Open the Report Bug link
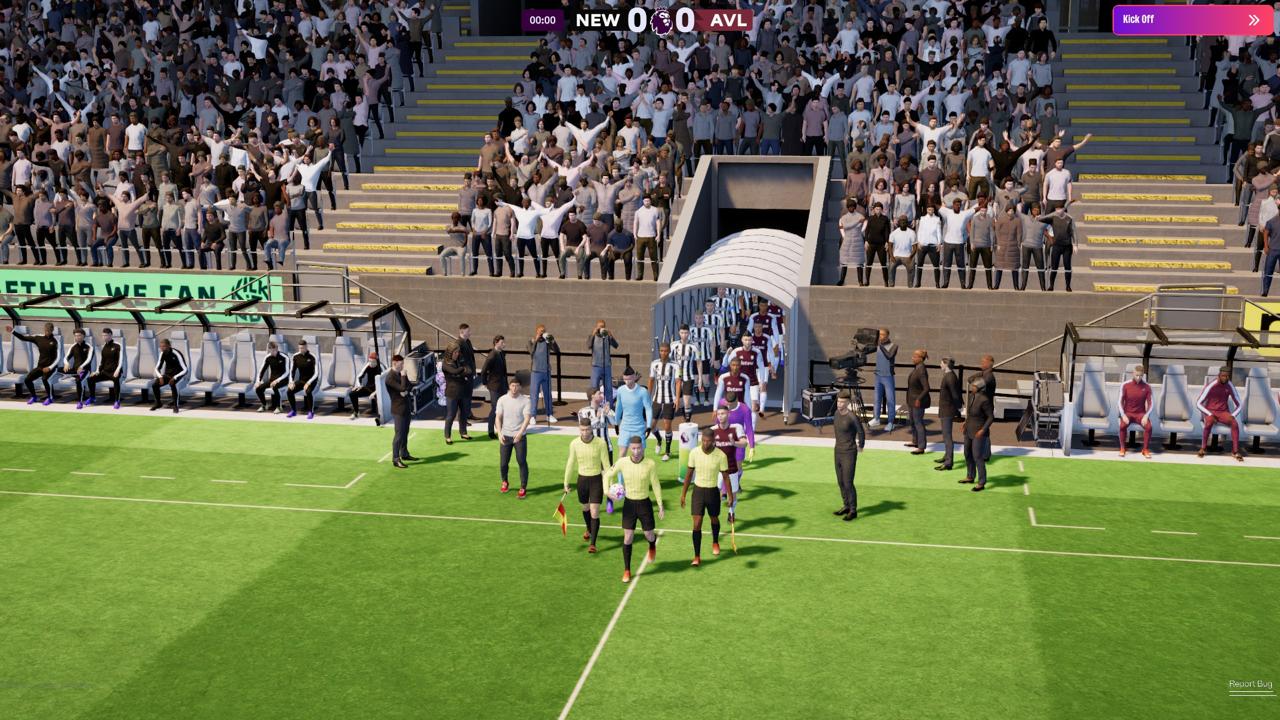 pyautogui.click(x=1250, y=685)
